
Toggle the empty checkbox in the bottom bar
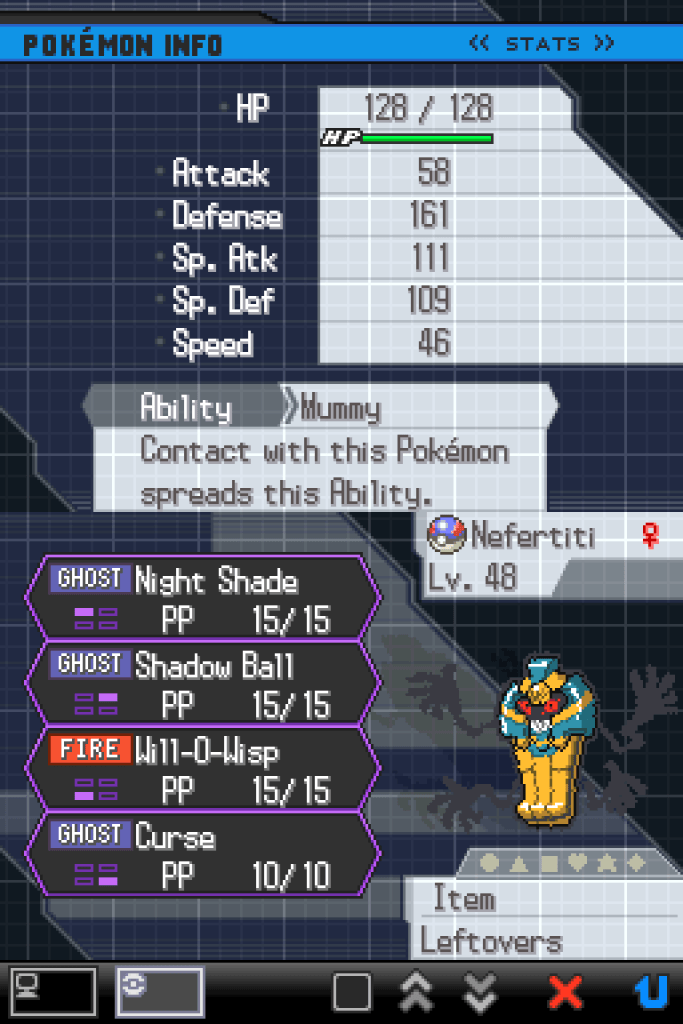[352, 992]
